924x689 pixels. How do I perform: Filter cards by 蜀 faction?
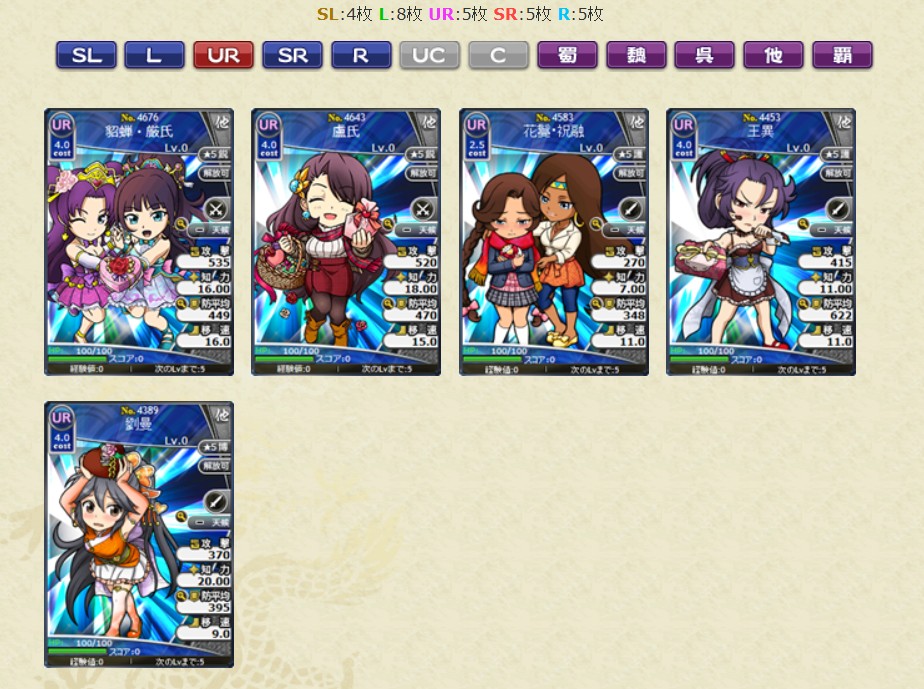click(x=567, y=55)
